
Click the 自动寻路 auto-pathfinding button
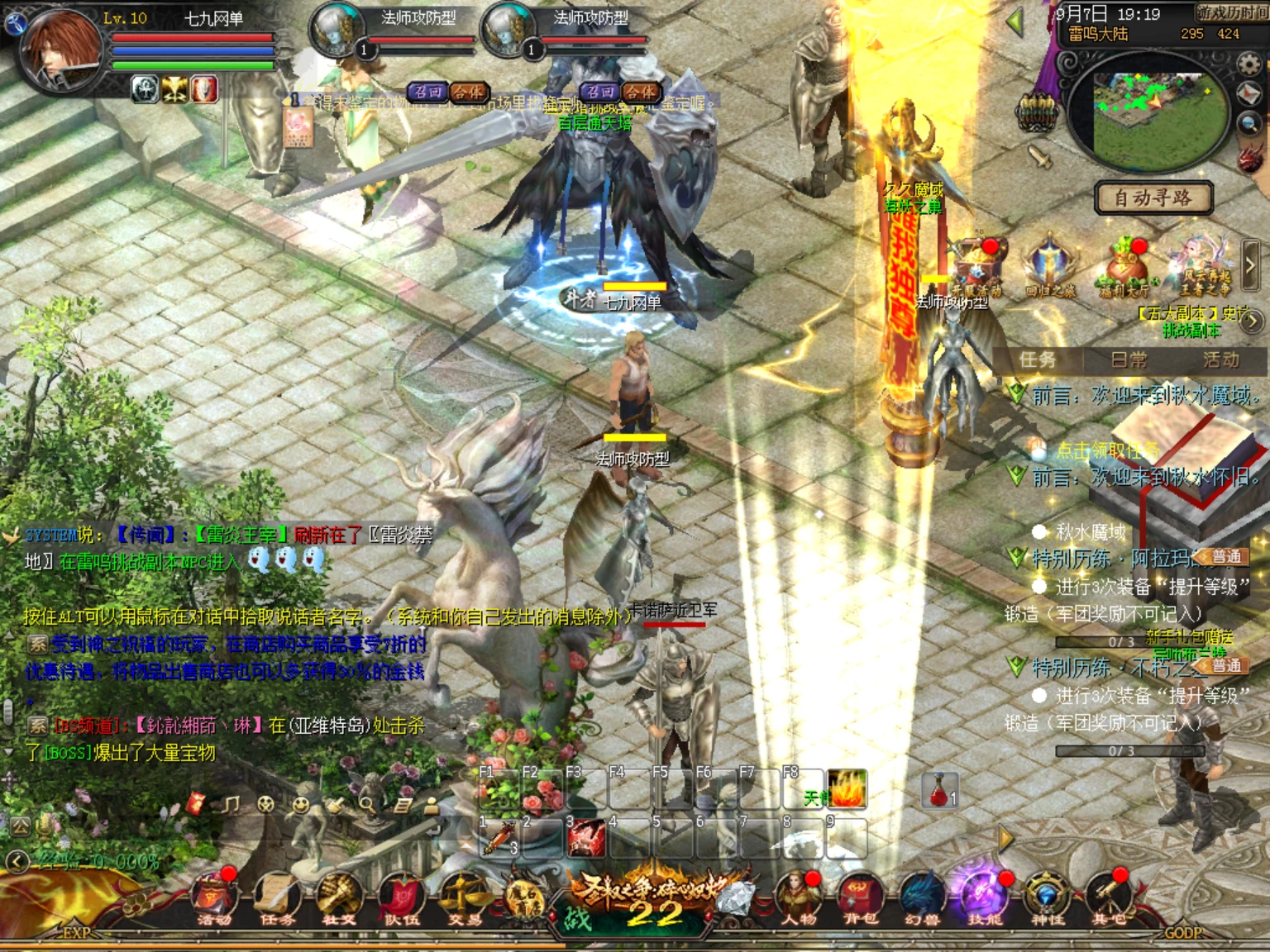(1153, 198)
